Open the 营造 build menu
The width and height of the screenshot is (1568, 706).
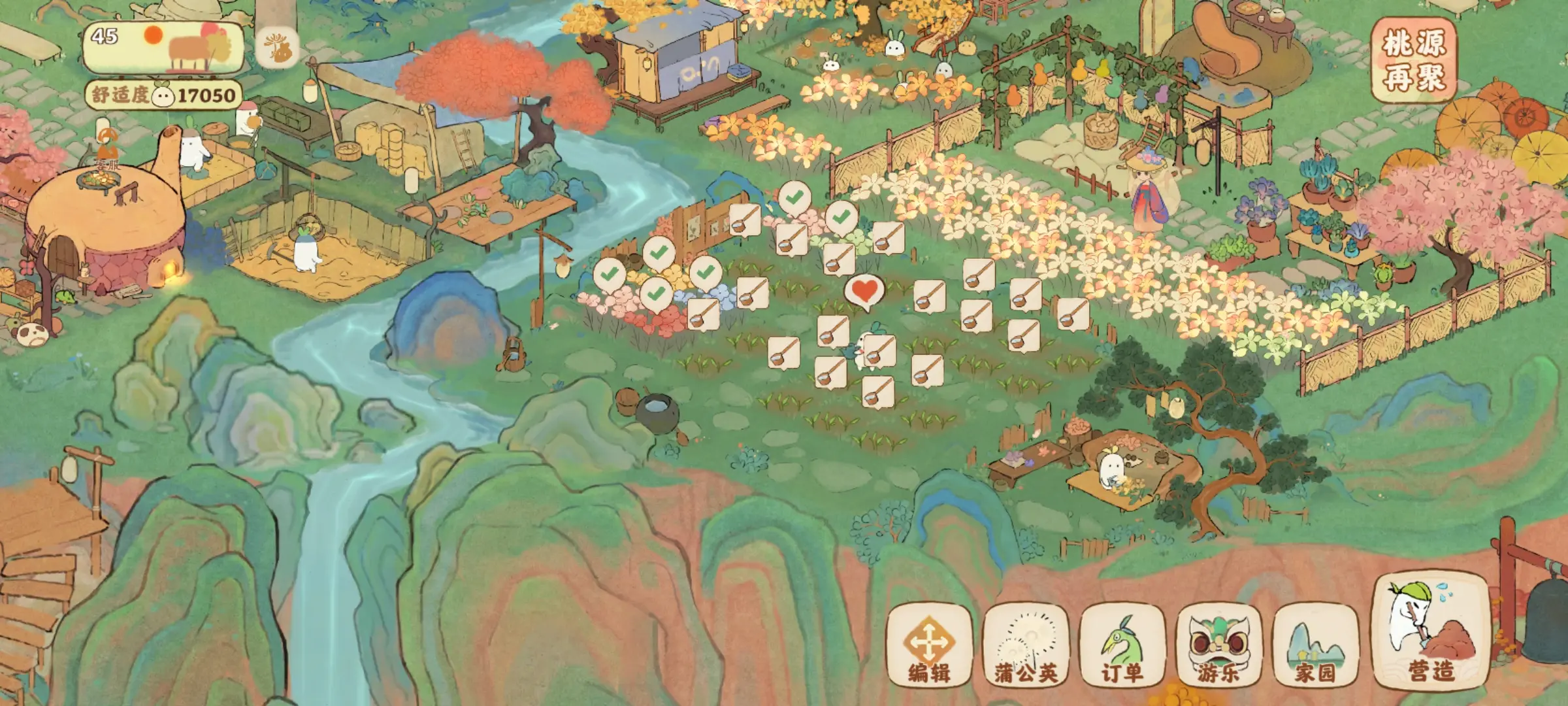[1431, 633]
